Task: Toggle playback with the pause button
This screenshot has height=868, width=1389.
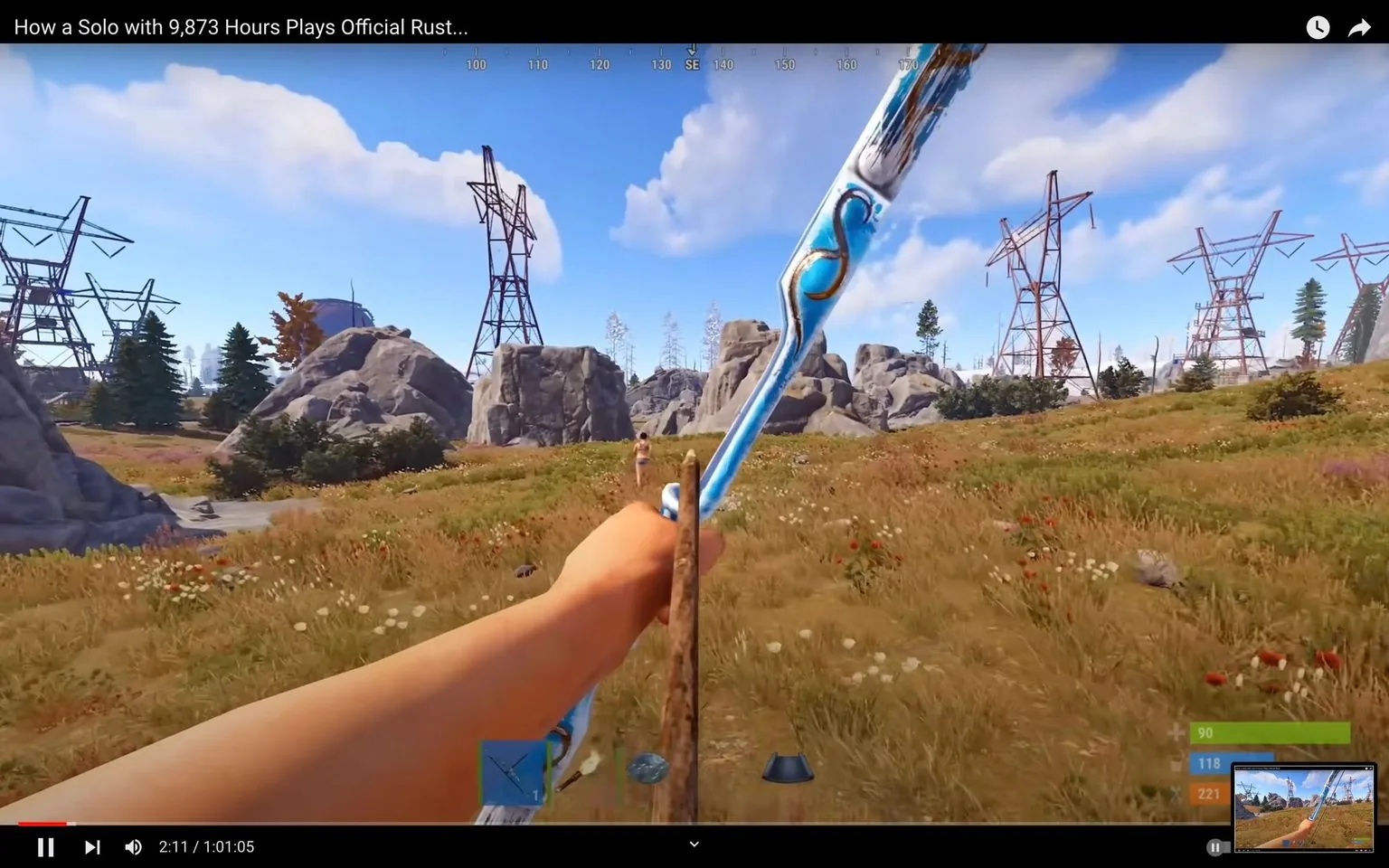Action: [46, 846]
